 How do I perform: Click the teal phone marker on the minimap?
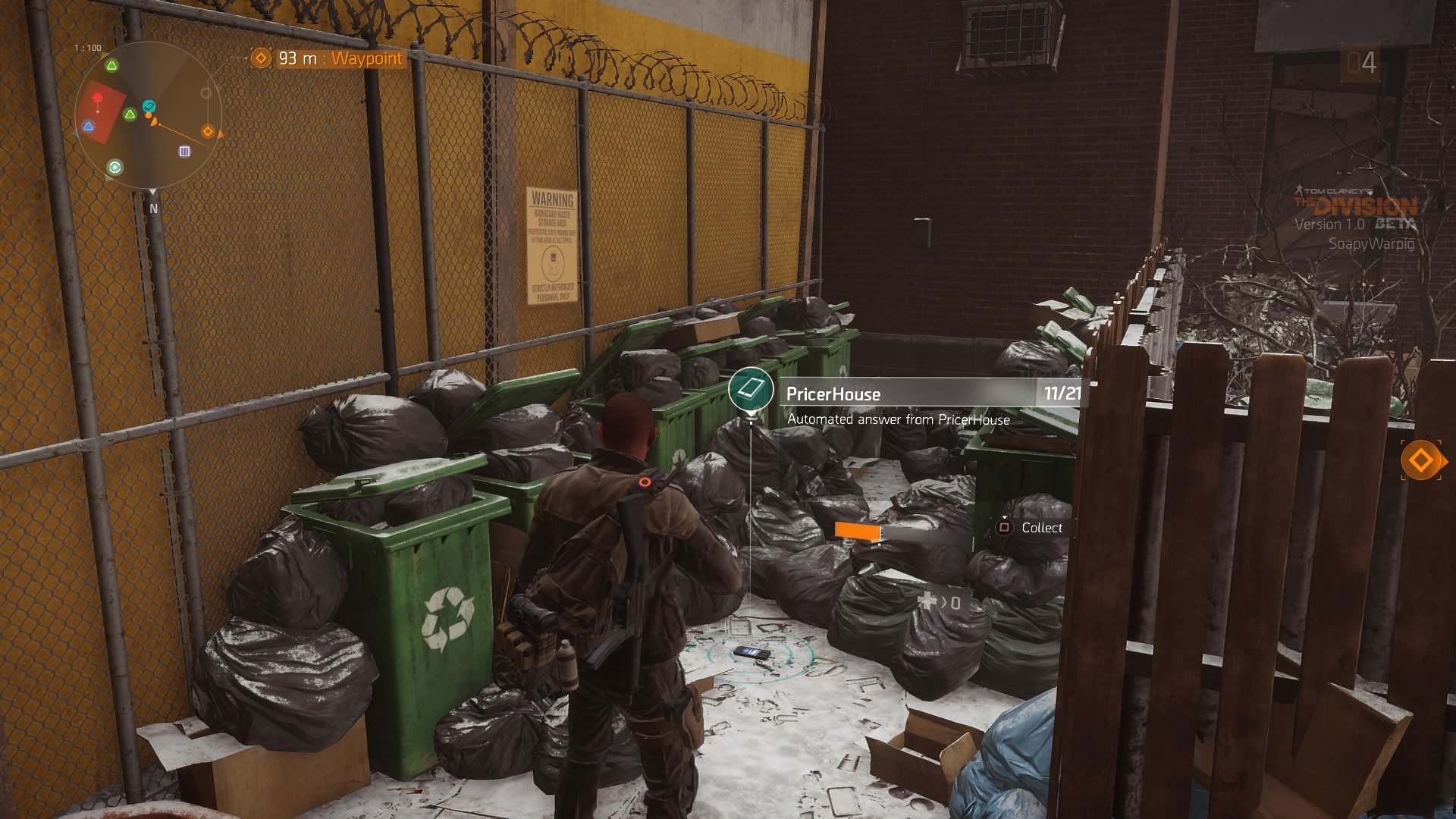point(149,106)
